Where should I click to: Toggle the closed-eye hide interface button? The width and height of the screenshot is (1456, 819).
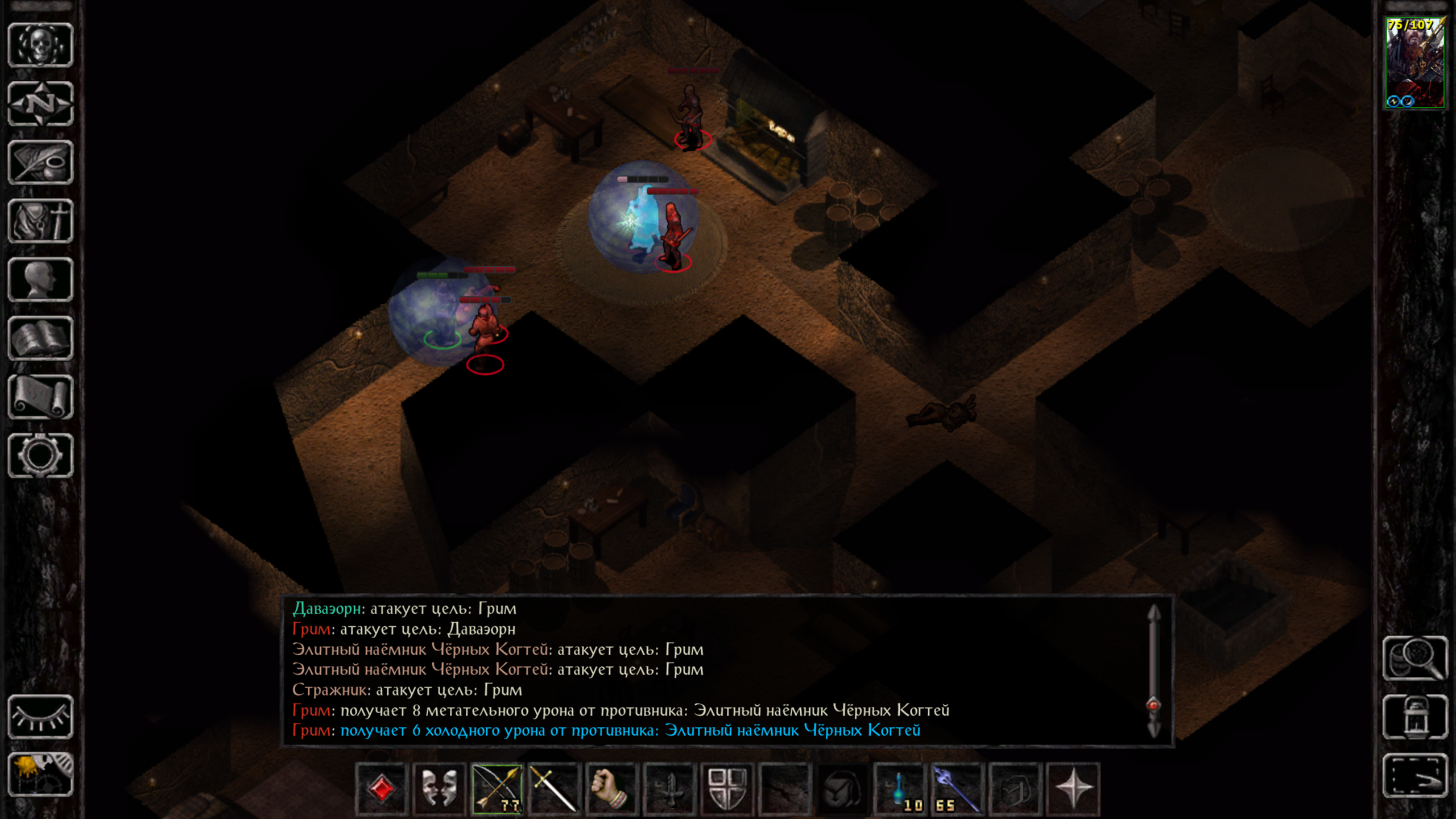pyautogui.click(x=40, y=717)
